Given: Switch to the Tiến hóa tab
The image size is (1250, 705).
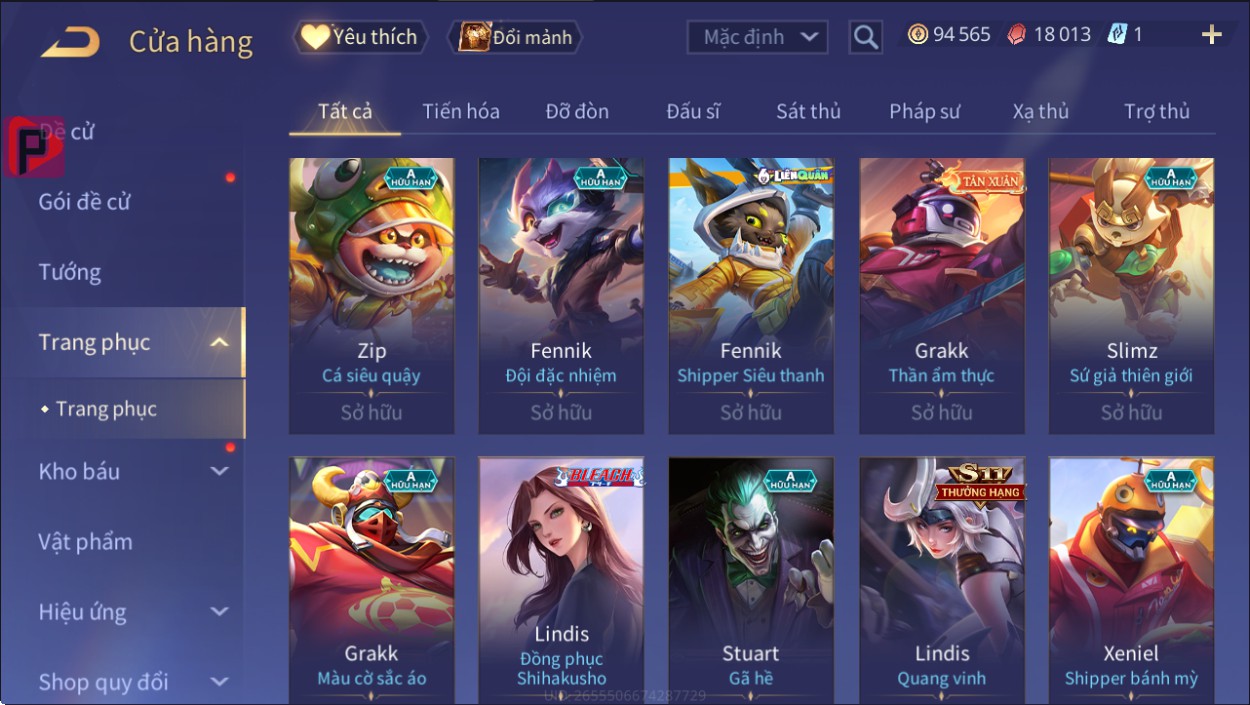Looking at the screenshot, I should tap(461, 112).
